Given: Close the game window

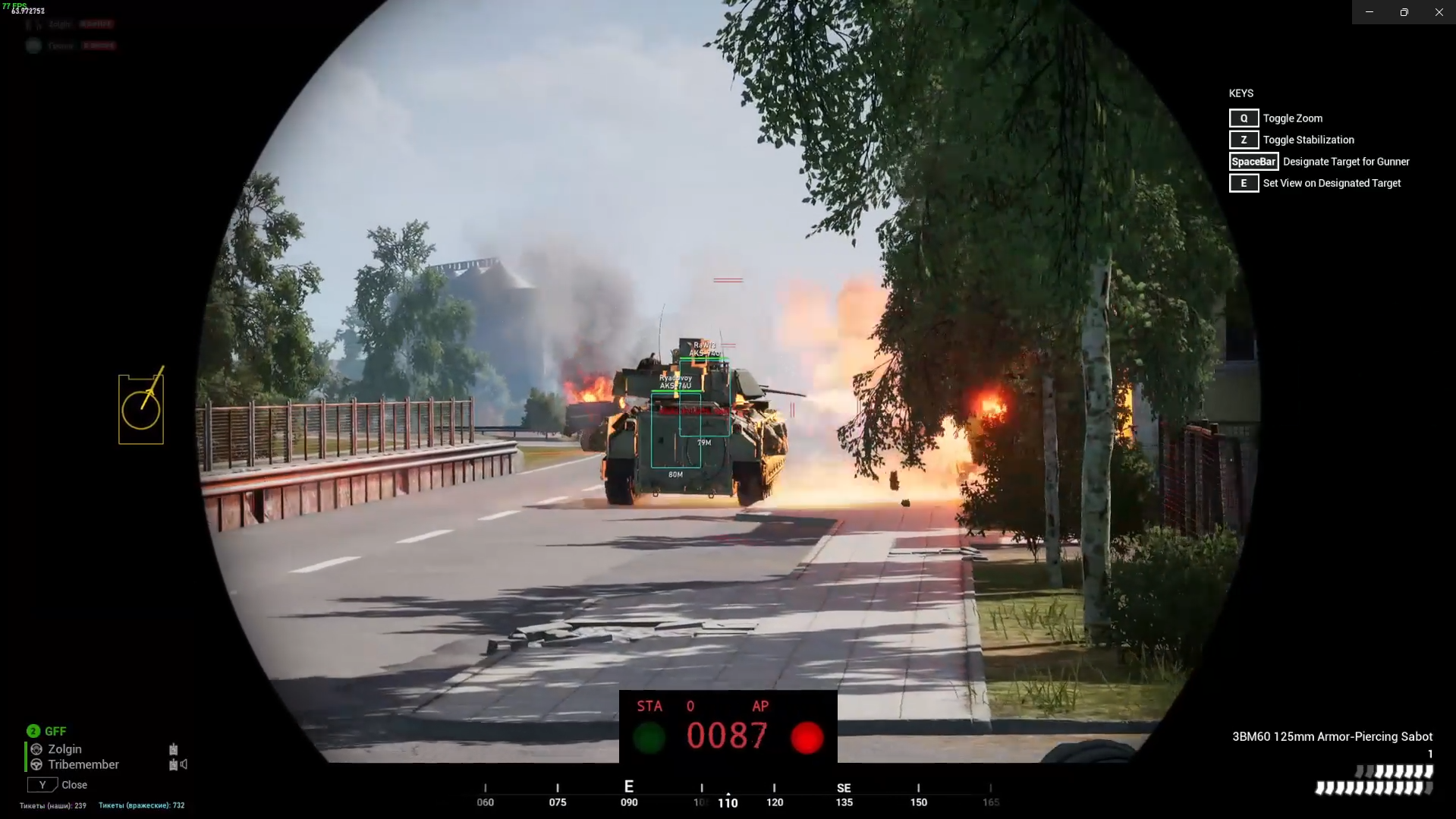Looking at the screenshot, I should click(1439, 12).
